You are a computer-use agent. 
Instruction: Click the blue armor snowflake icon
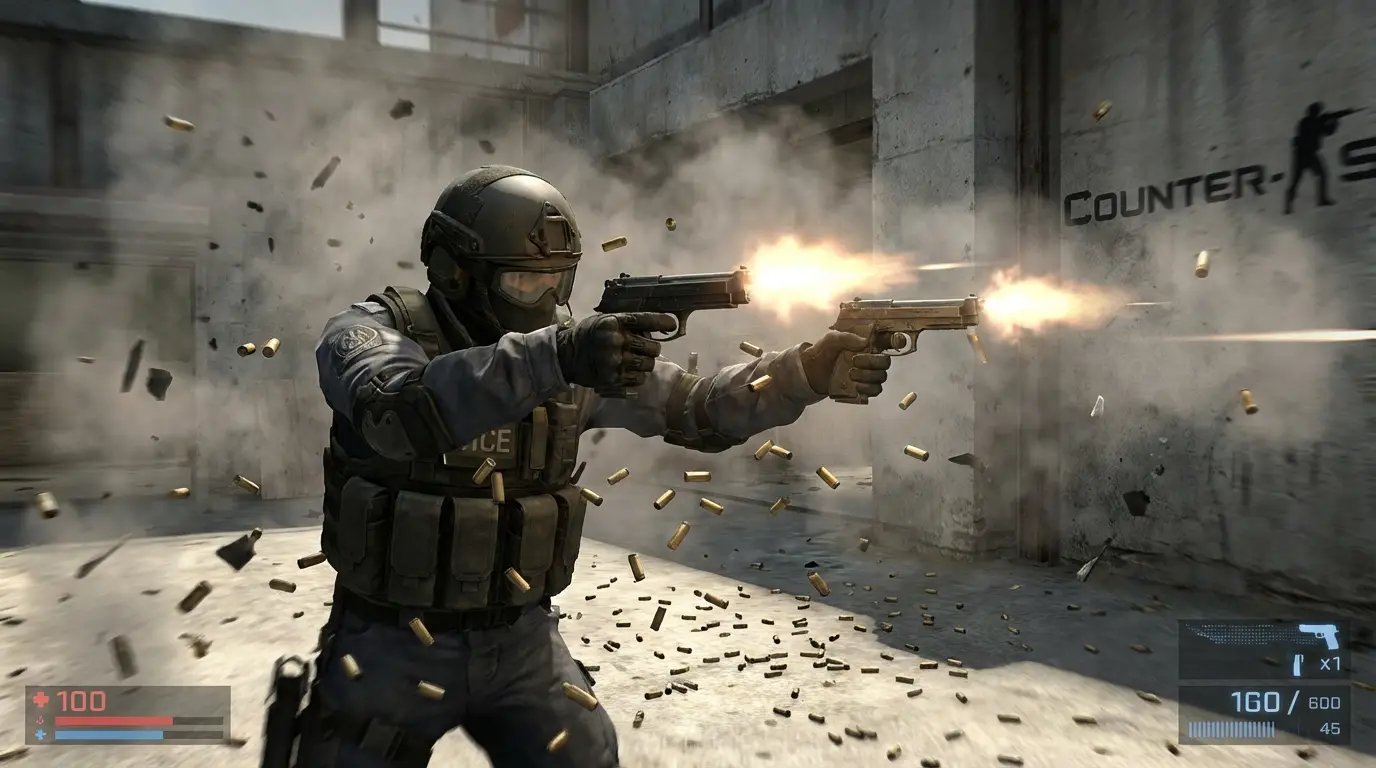(40, 735)
